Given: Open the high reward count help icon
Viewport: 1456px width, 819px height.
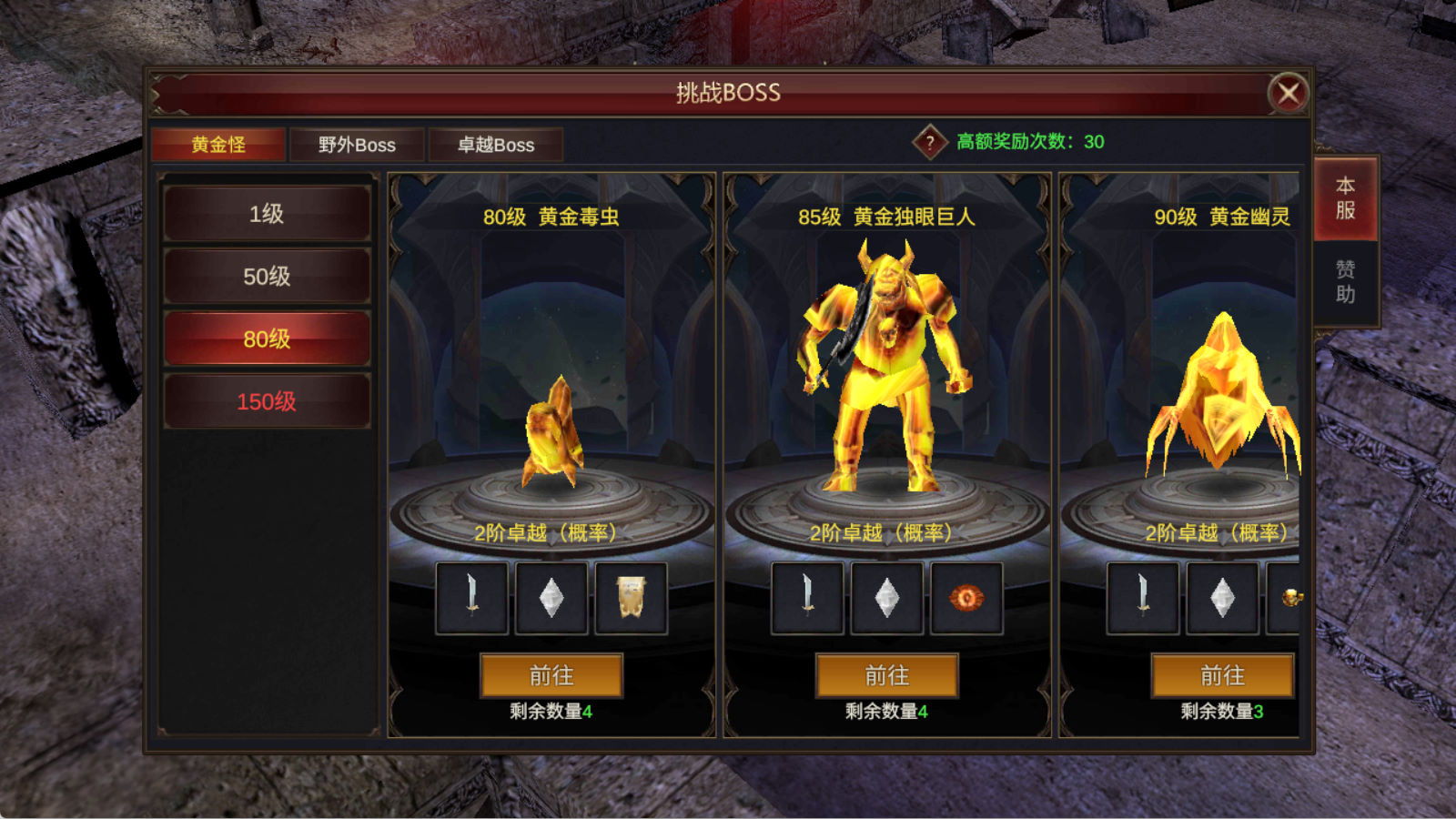Looking at the screenshot, I should 930,142.
